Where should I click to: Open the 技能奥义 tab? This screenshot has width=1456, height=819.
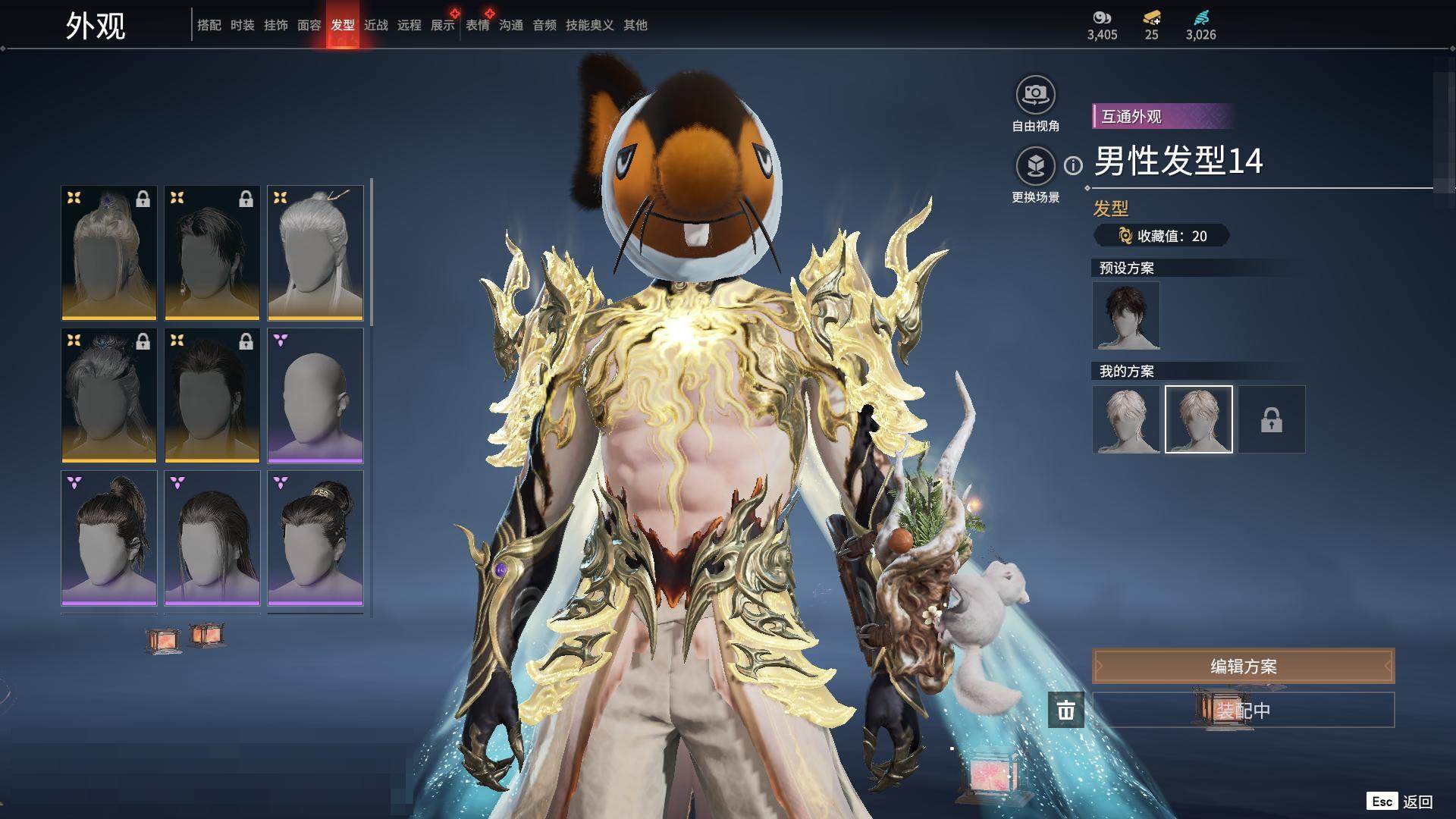590,25
